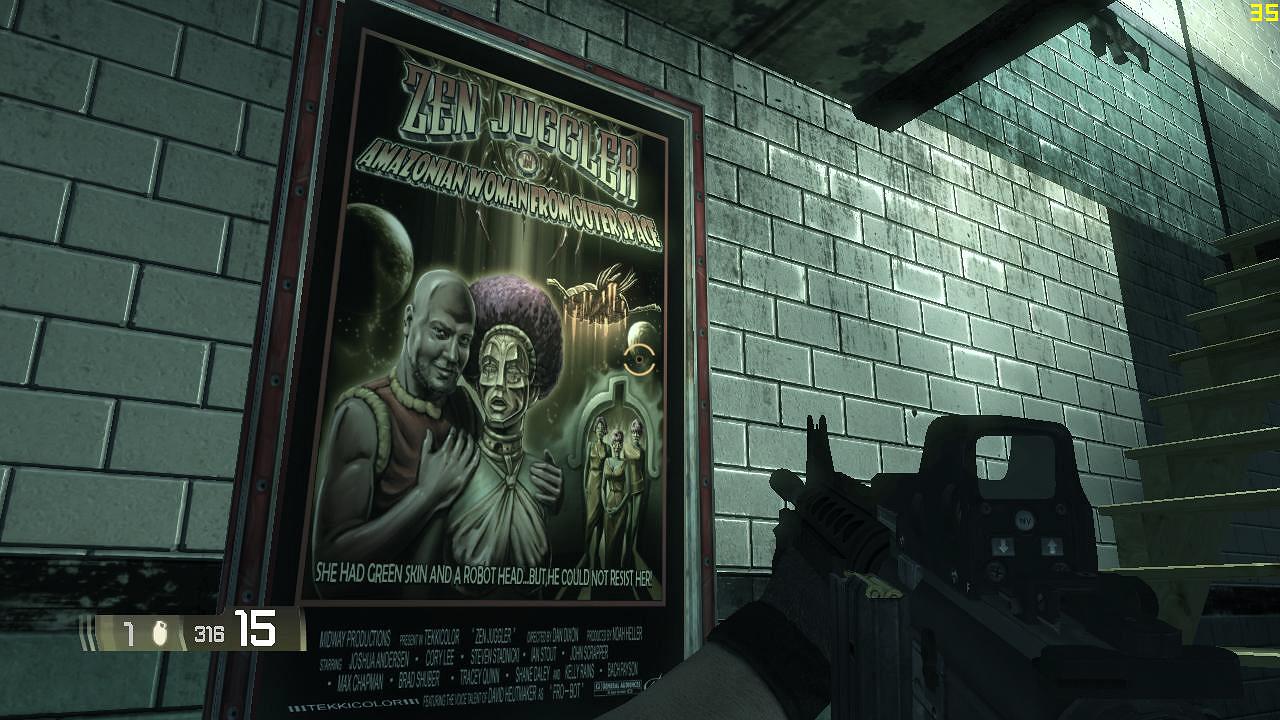Click the eye symbol beside the UFO artwork
The height and width of the screenshot is (720, 1280).
click(x=640, y=358)
